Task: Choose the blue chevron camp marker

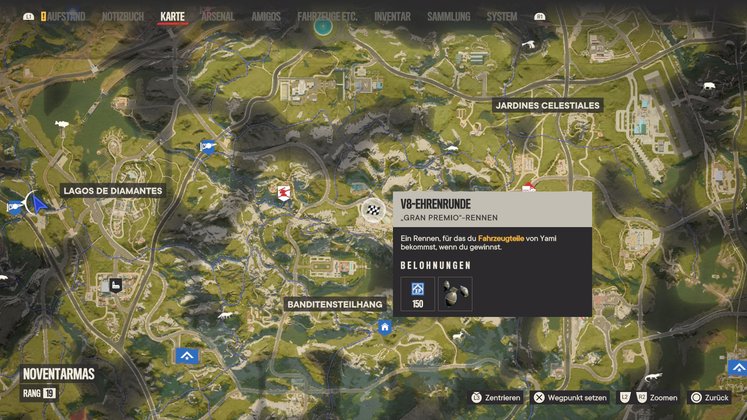Action: pyautogui.click(x=186, y=356)
